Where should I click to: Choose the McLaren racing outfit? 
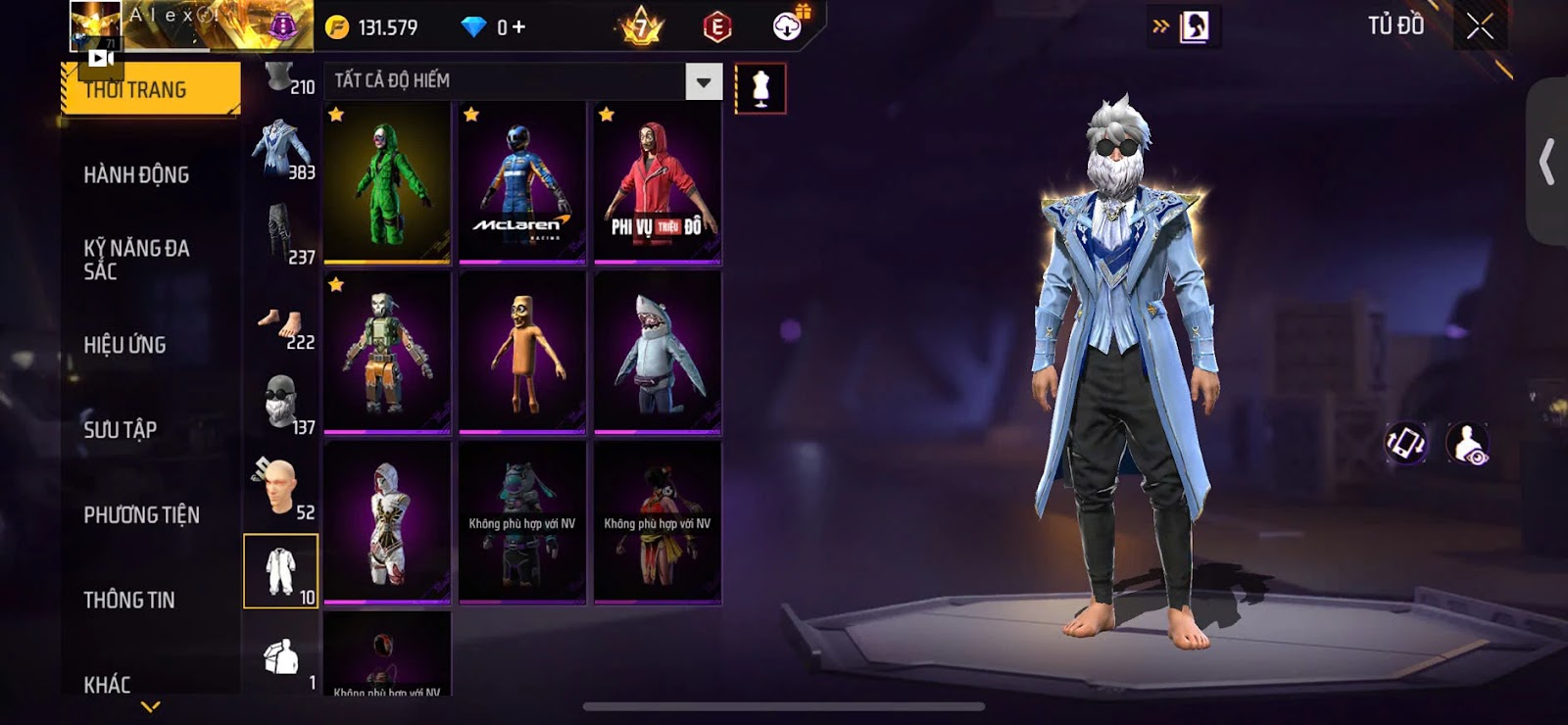click(x=522, y=183)
